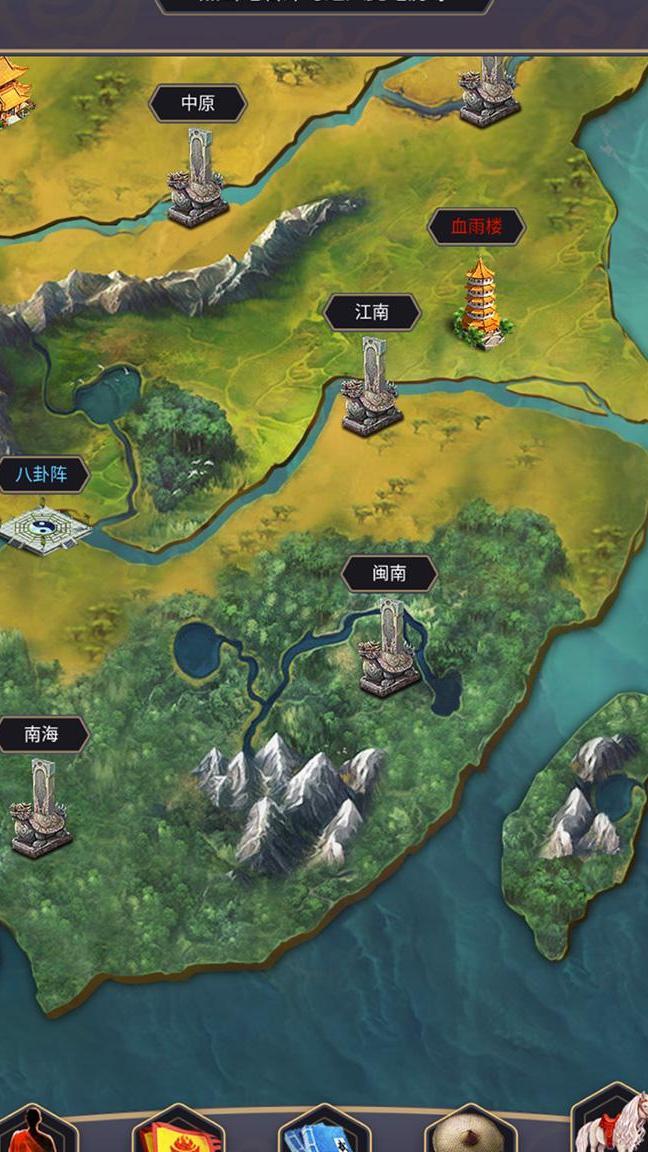Open the red monk character icon
Viewport: 648px width, 1152px height.
coord(36,1132)
